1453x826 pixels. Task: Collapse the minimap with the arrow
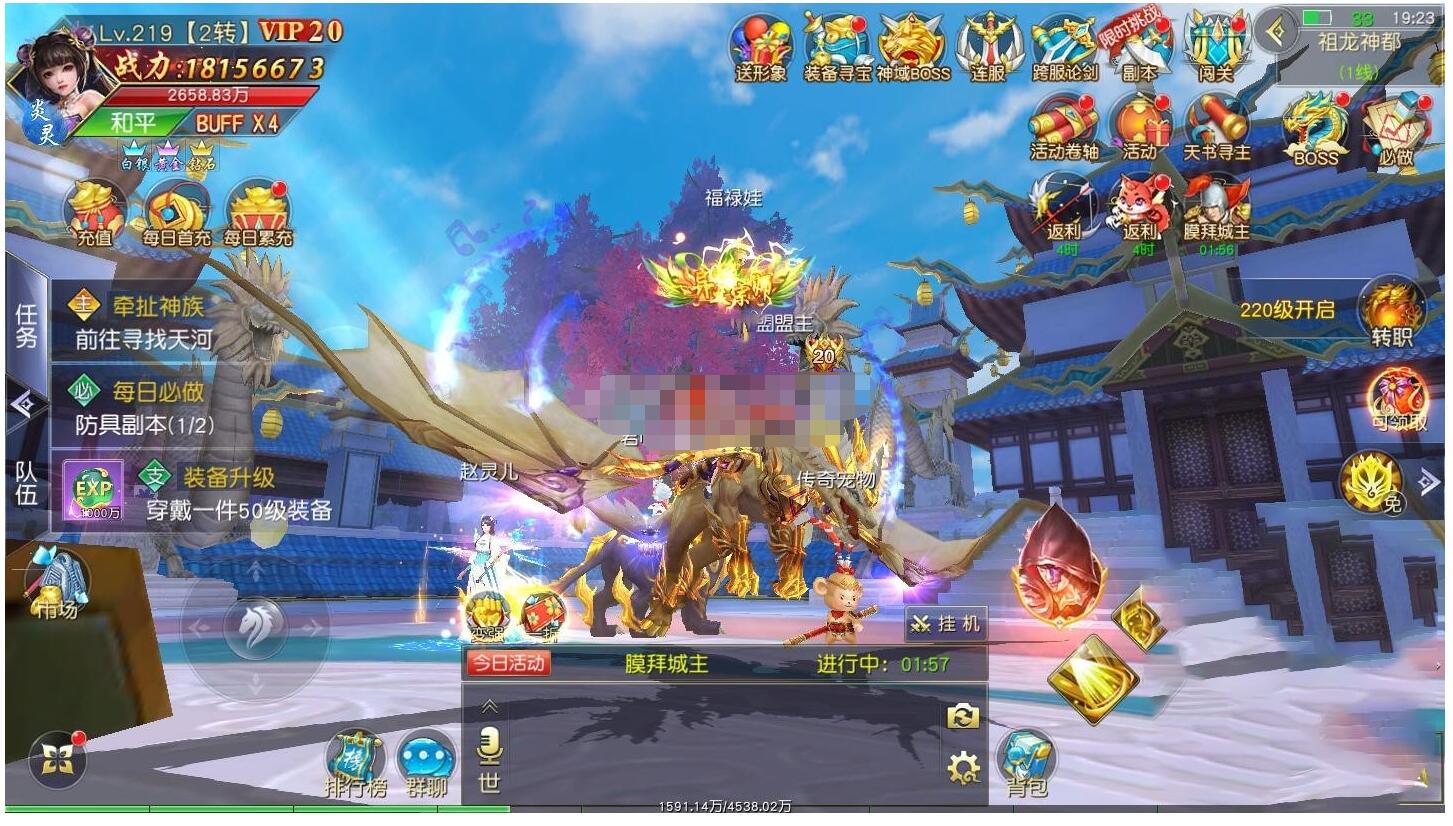click(x=1273, y=30)
